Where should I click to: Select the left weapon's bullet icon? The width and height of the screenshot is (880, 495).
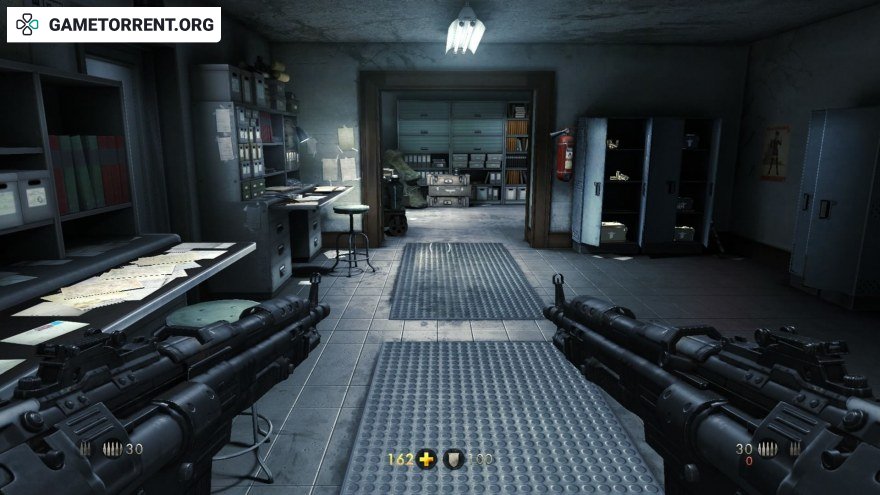[112, 449]
